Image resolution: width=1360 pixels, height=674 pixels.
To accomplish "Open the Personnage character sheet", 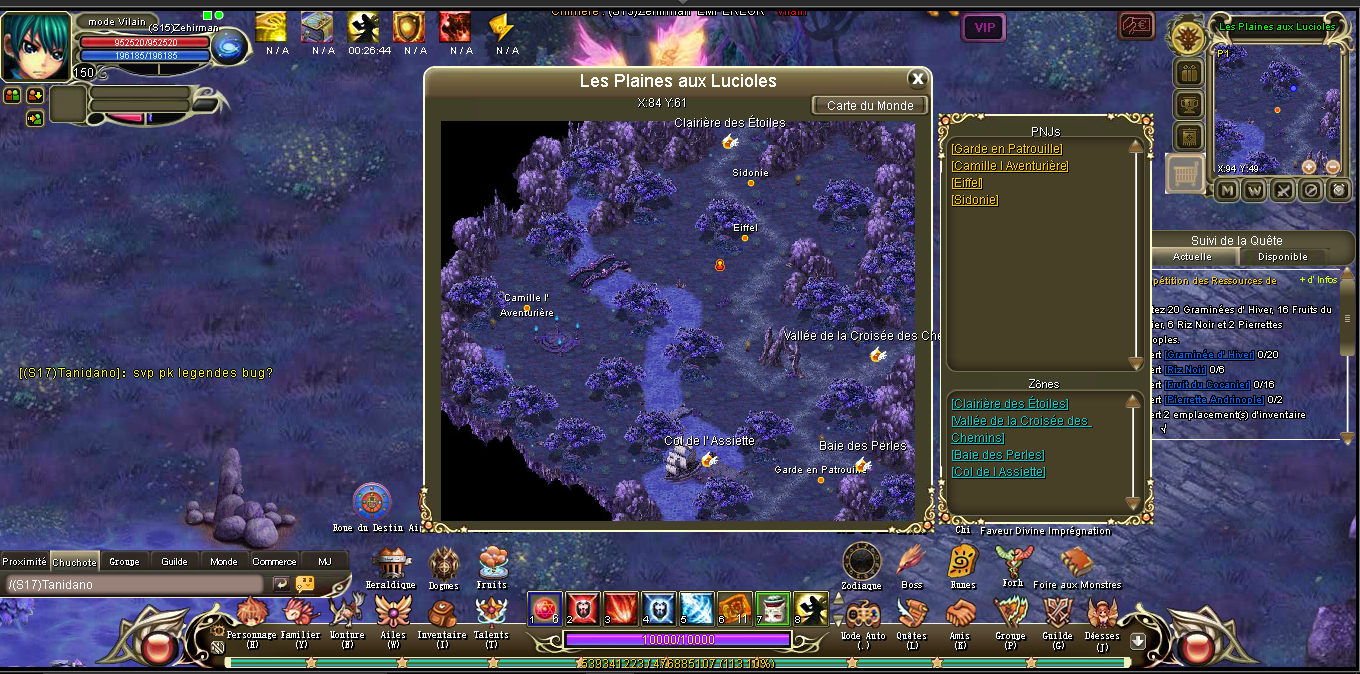I will 253,612.
